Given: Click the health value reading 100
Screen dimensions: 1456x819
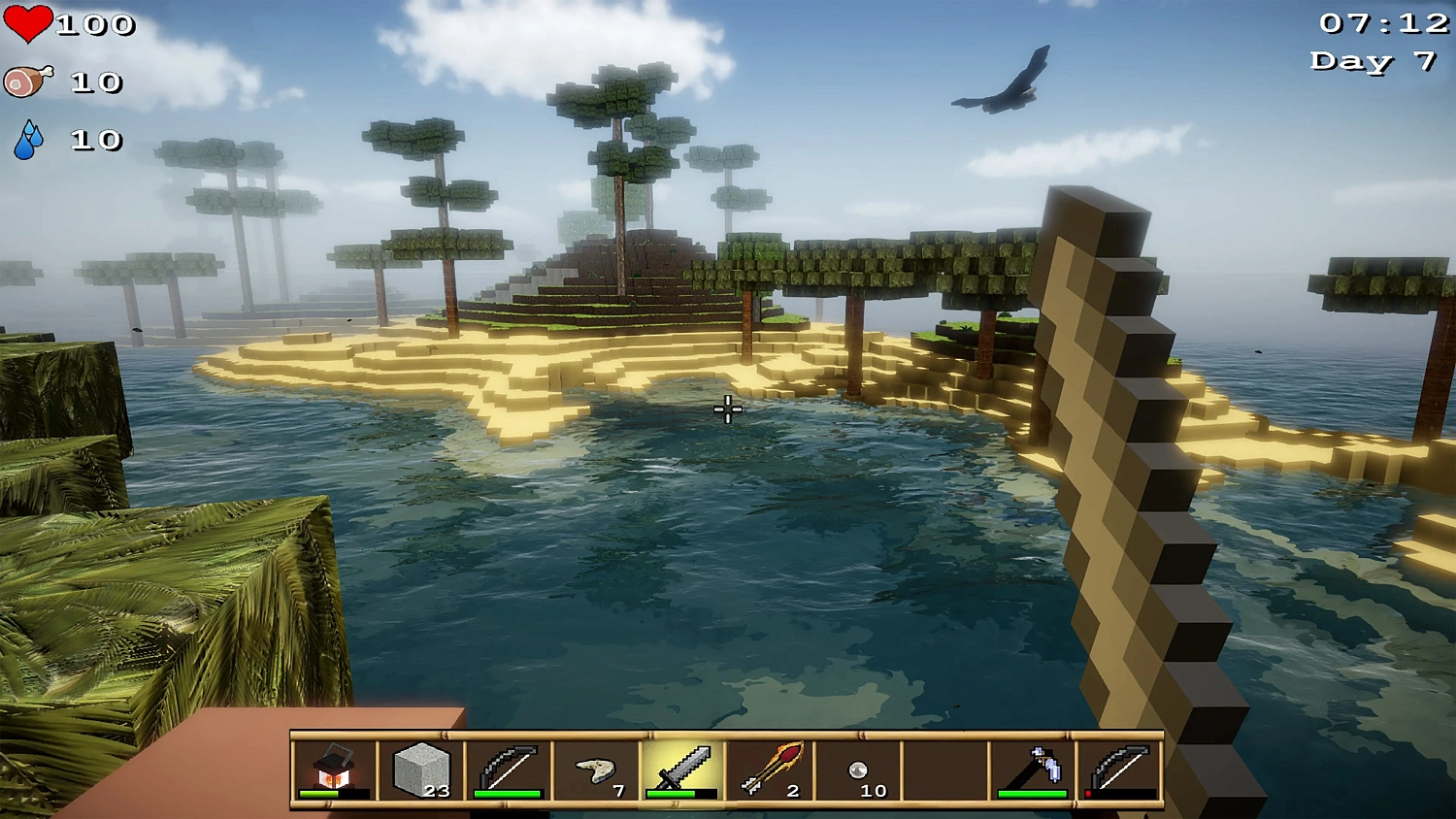Looking at the screenshot, I should (x=97, y=23).
